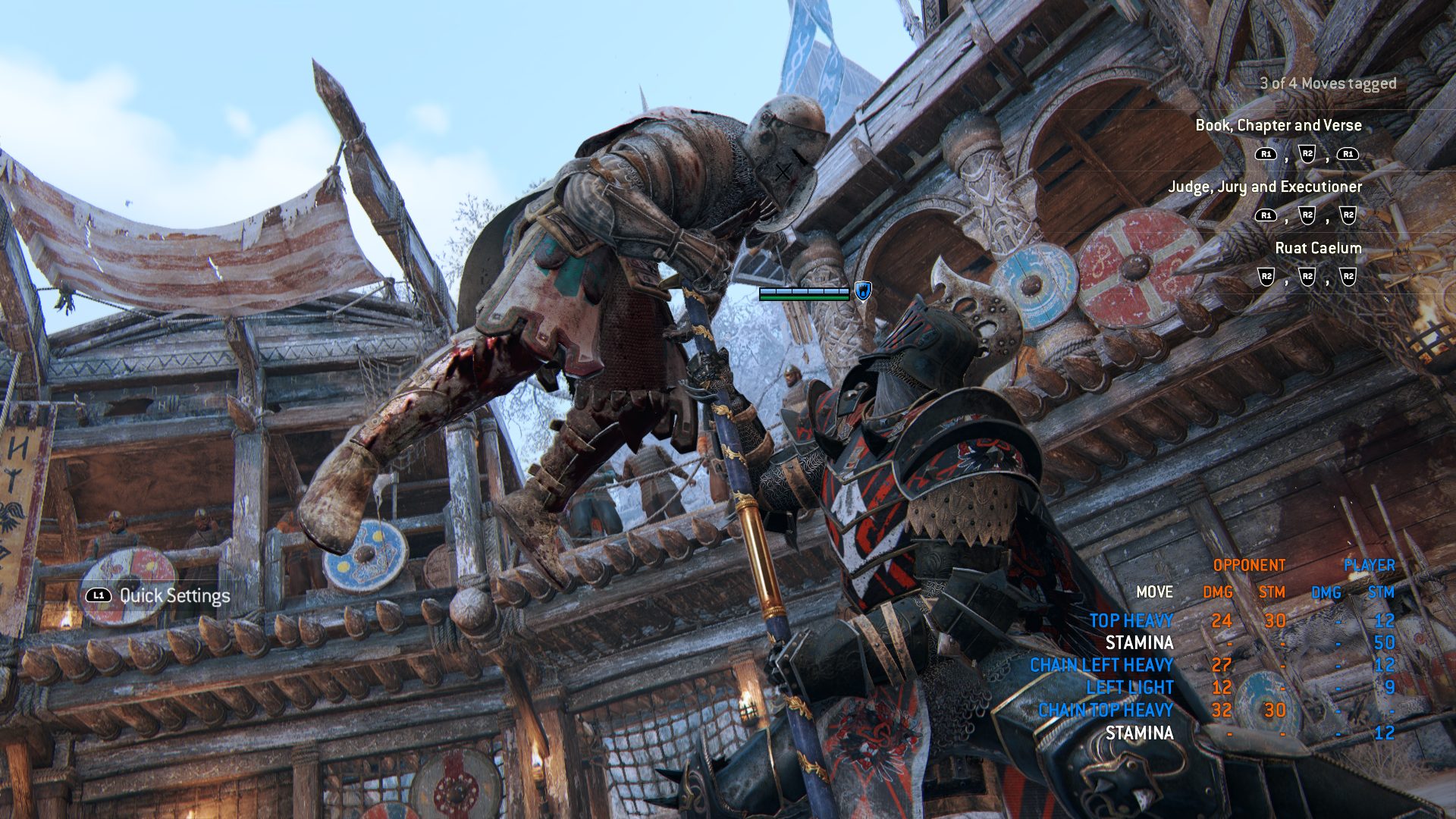1456x819 pixels.
Task: Select the Chain Top Heavy row
Action: click(1105, 711)
